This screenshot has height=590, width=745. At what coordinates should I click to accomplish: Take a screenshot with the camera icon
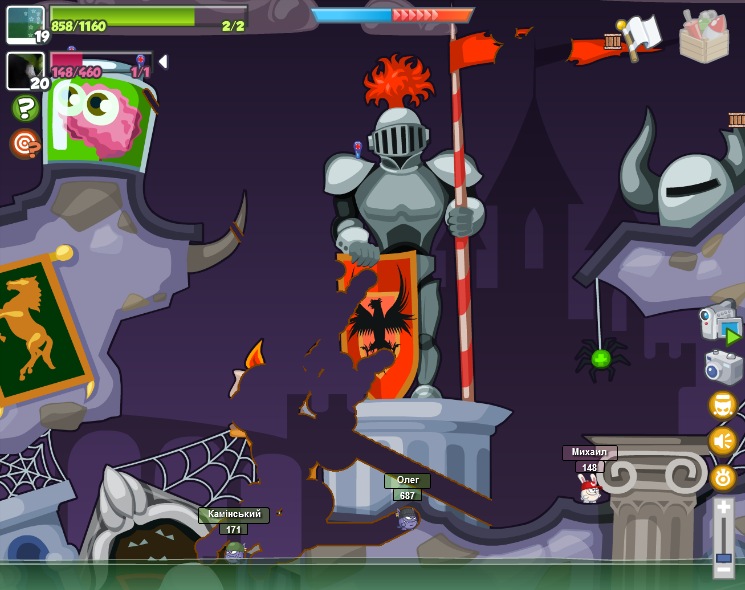(723, 367)
